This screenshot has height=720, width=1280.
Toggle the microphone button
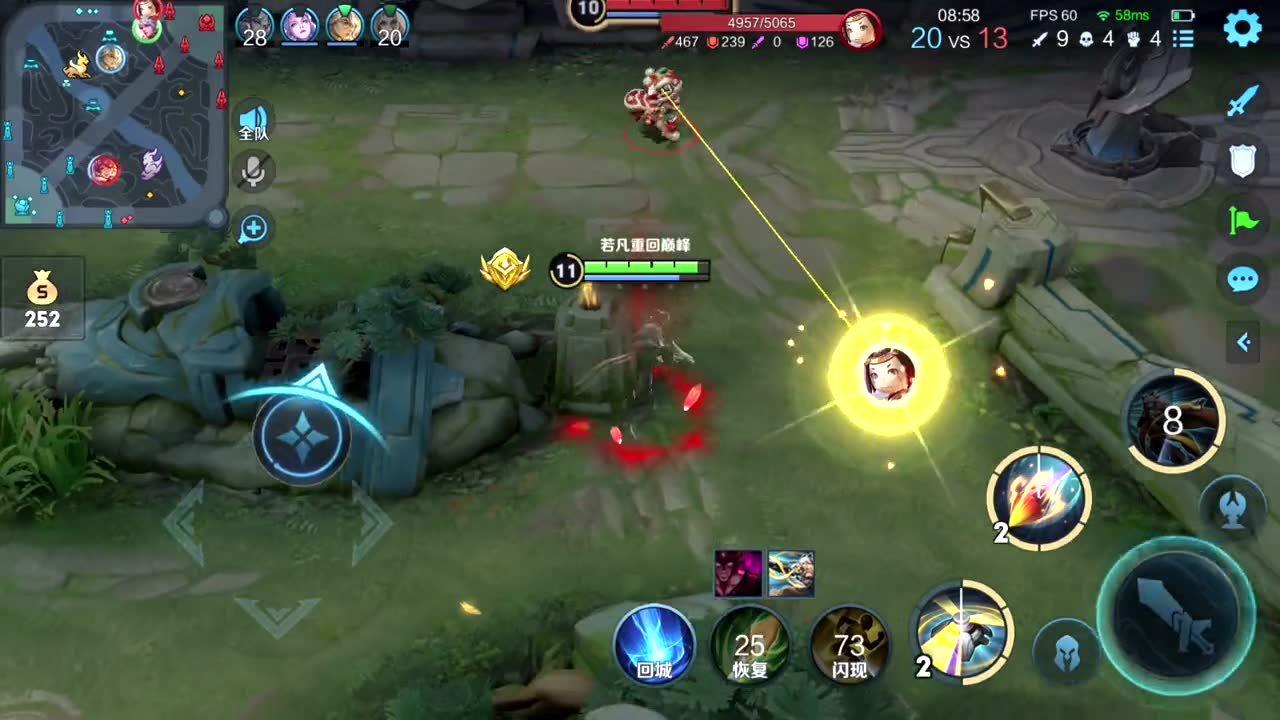point(253,172)
